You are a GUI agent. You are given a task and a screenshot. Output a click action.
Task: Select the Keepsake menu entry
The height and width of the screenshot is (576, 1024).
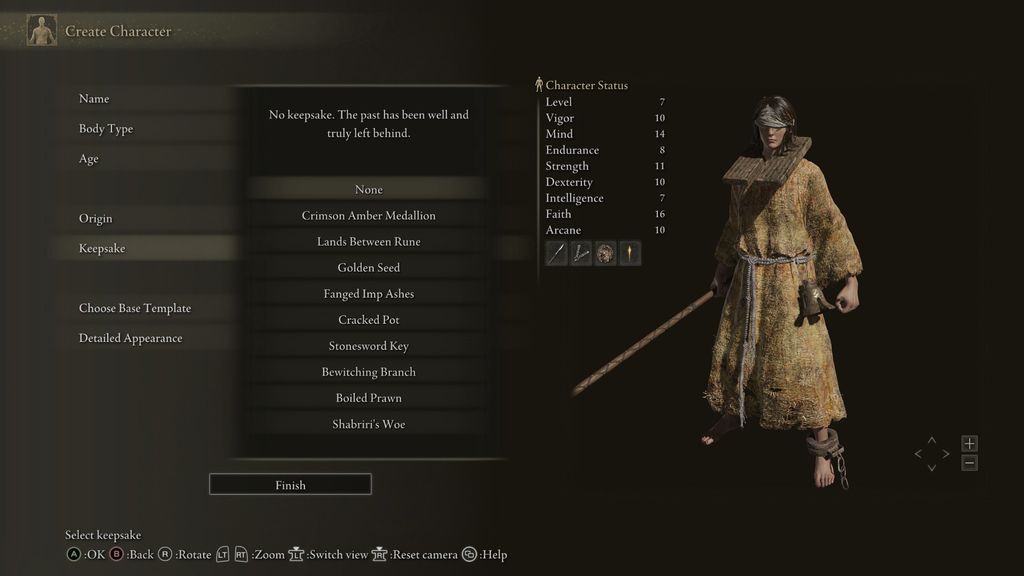pyautogui.click(x=102, y=249)
